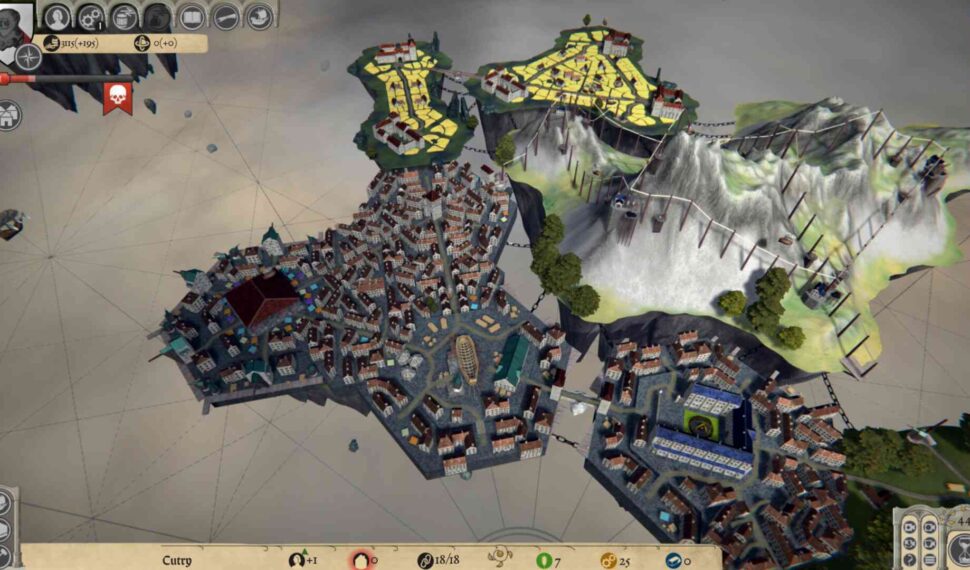
Task: Open the book journal
Action: pyautogui.click(x=192, y=17)
